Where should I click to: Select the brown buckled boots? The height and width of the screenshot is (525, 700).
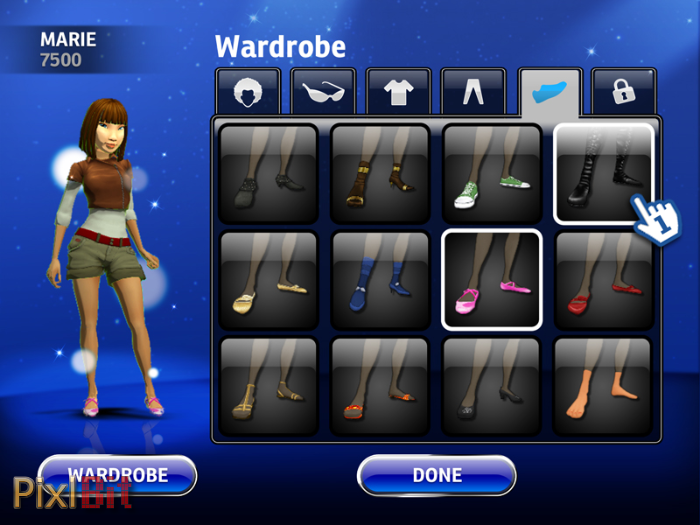tap(380, 173)
